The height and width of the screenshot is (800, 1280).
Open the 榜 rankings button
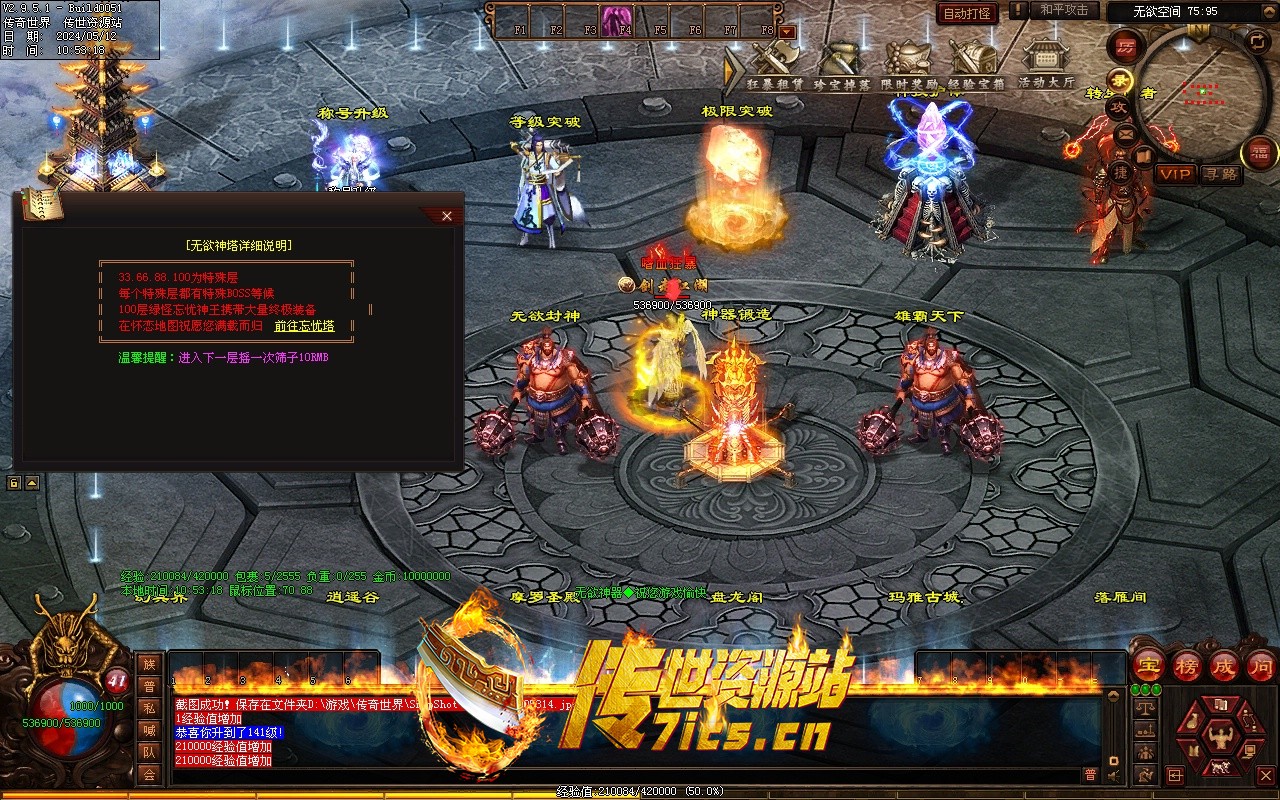[1187, 665]
